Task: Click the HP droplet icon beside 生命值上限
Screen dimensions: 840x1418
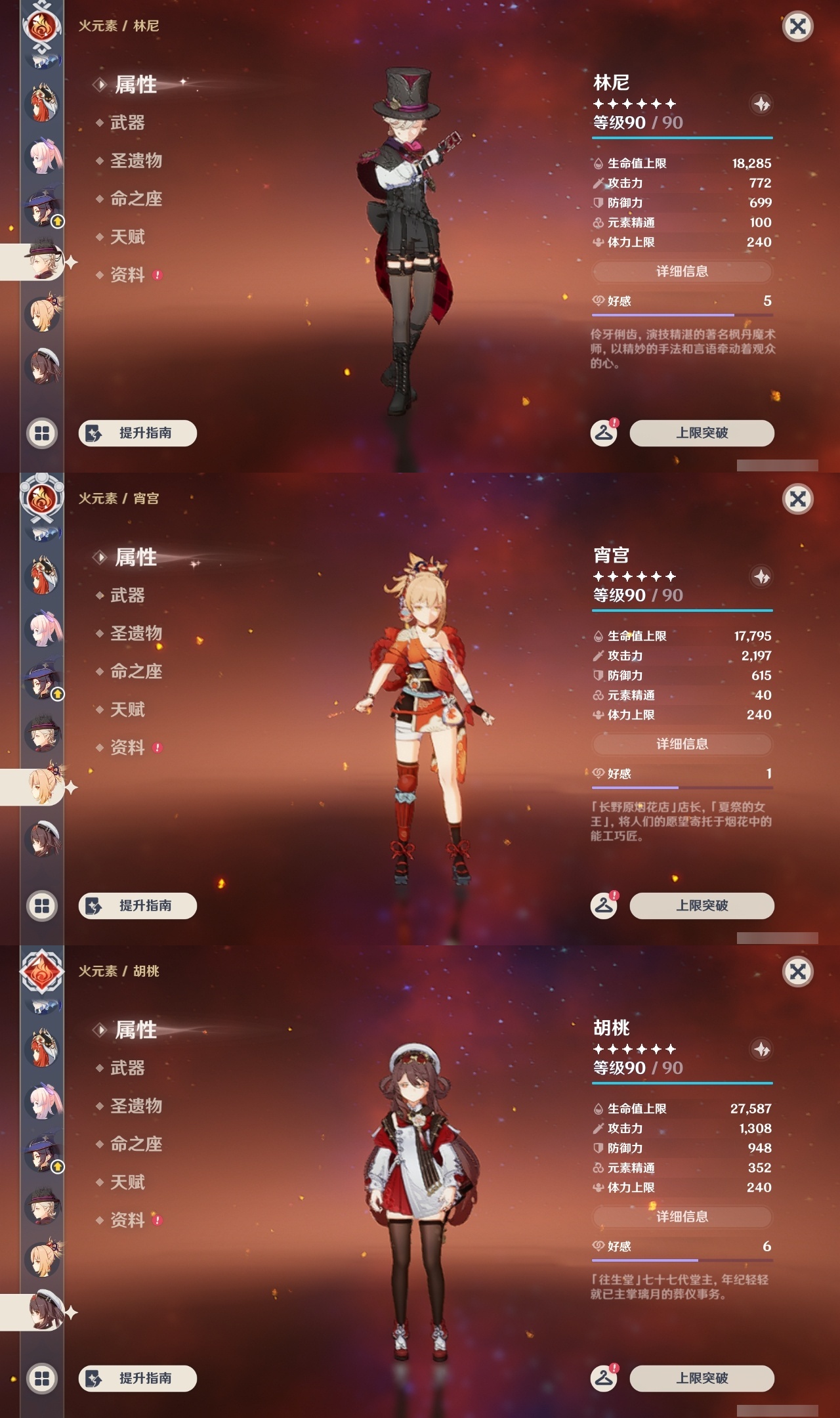Action: 597,163
